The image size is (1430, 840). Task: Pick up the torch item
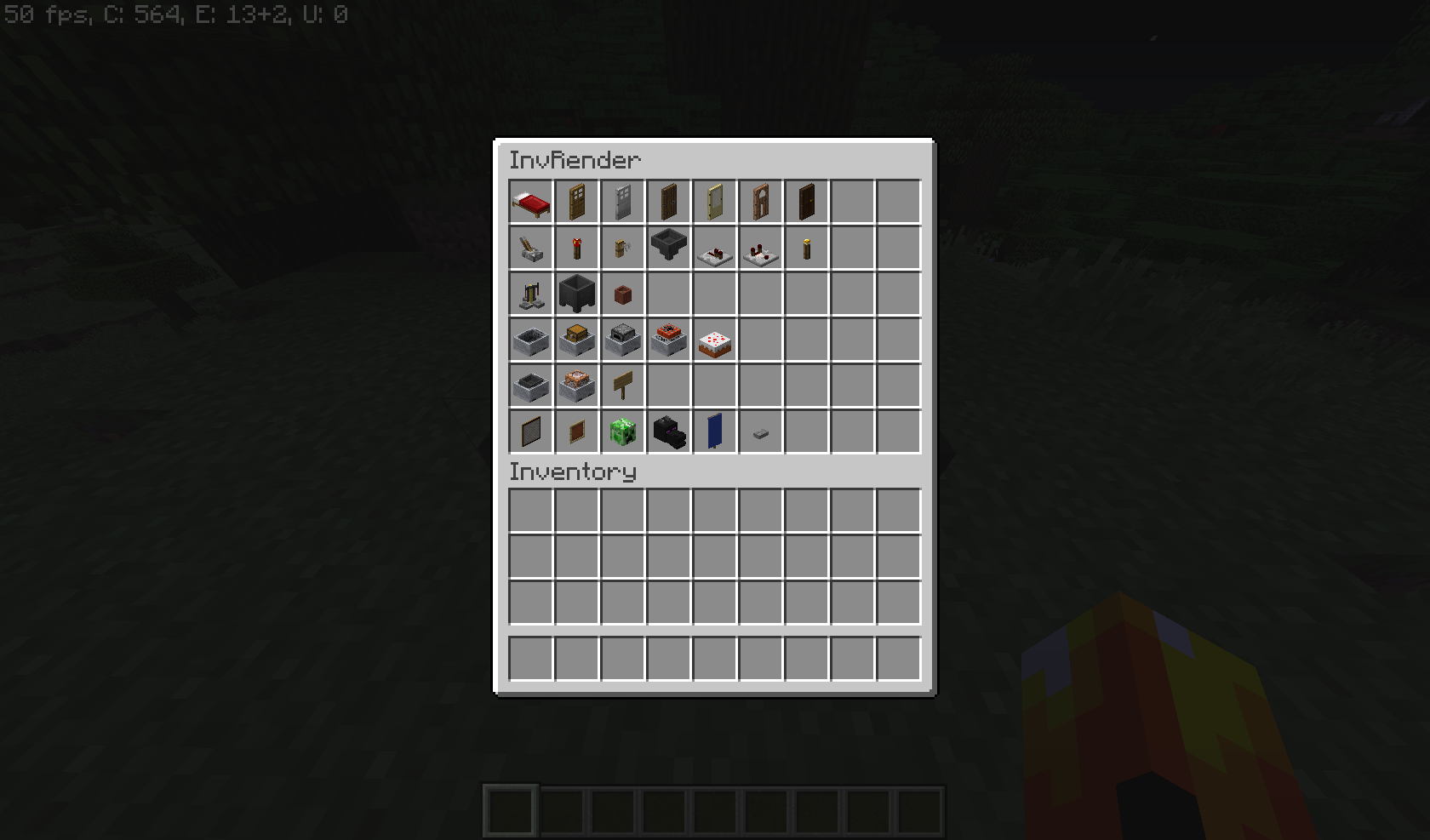point(806,248)
